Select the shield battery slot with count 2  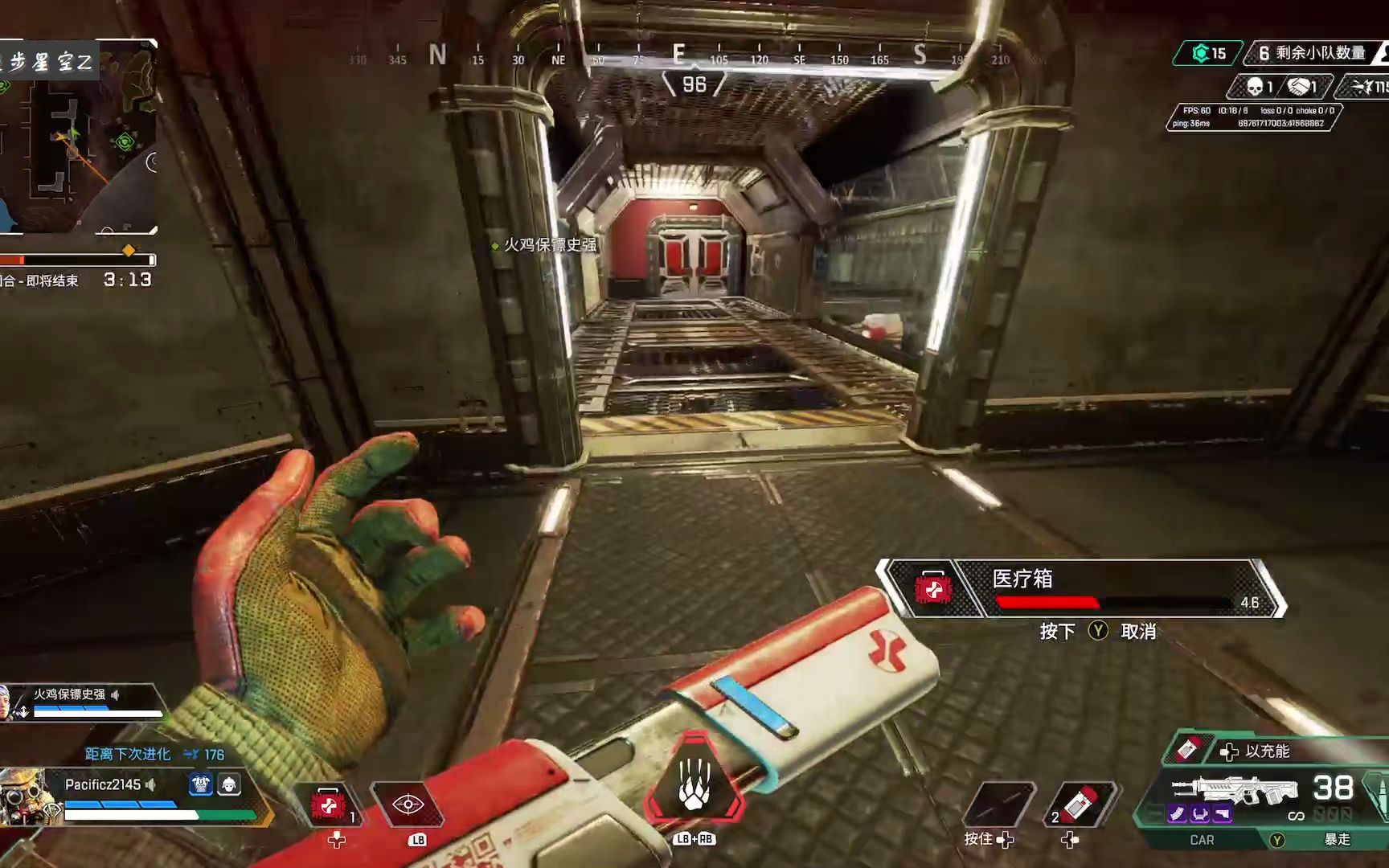coord(1079,805)
